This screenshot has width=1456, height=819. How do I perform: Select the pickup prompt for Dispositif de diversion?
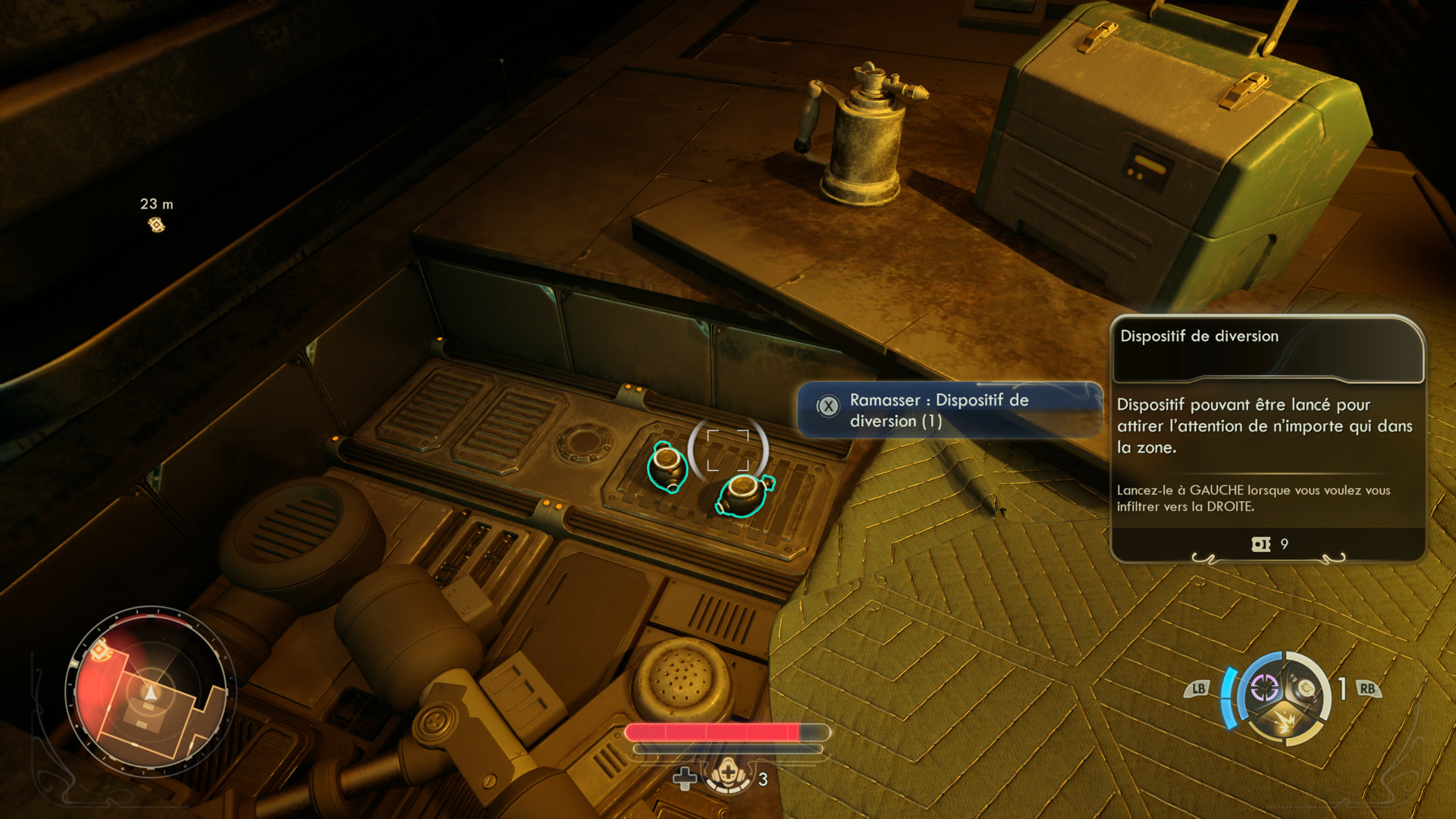pos(949,410)
